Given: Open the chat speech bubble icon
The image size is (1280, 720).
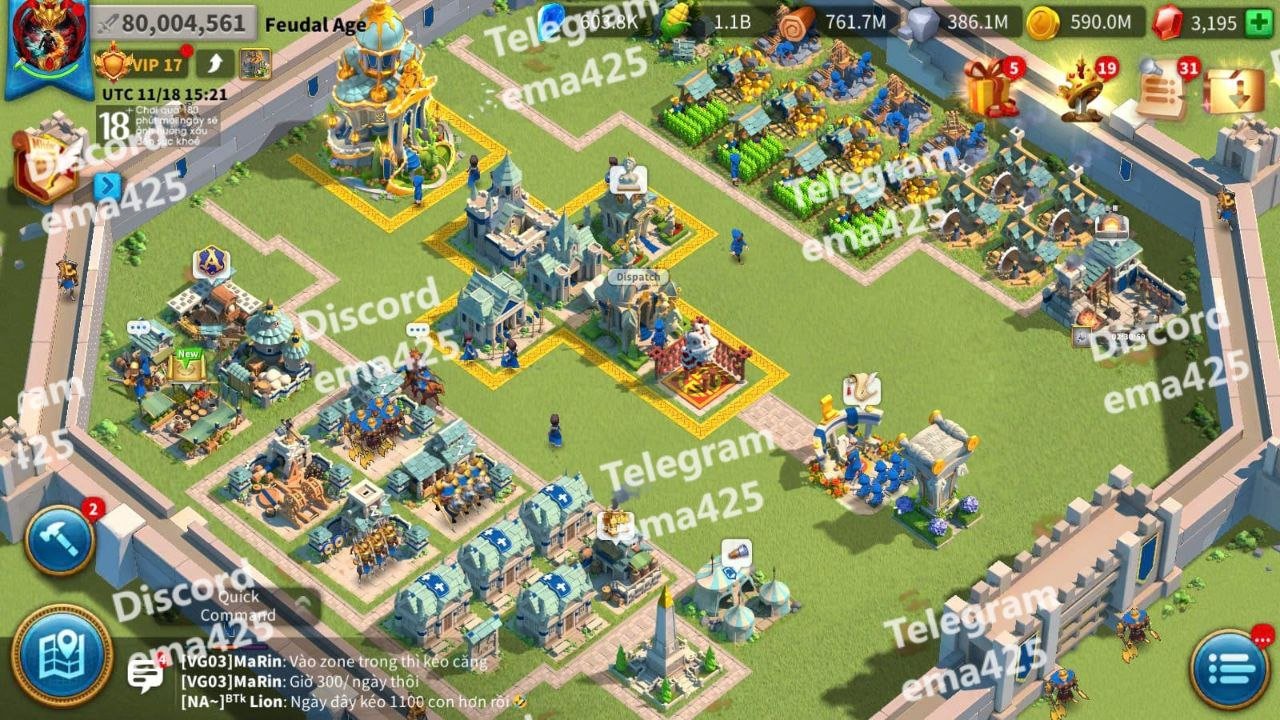Looking at the screenshot, I should click(145, 674).
